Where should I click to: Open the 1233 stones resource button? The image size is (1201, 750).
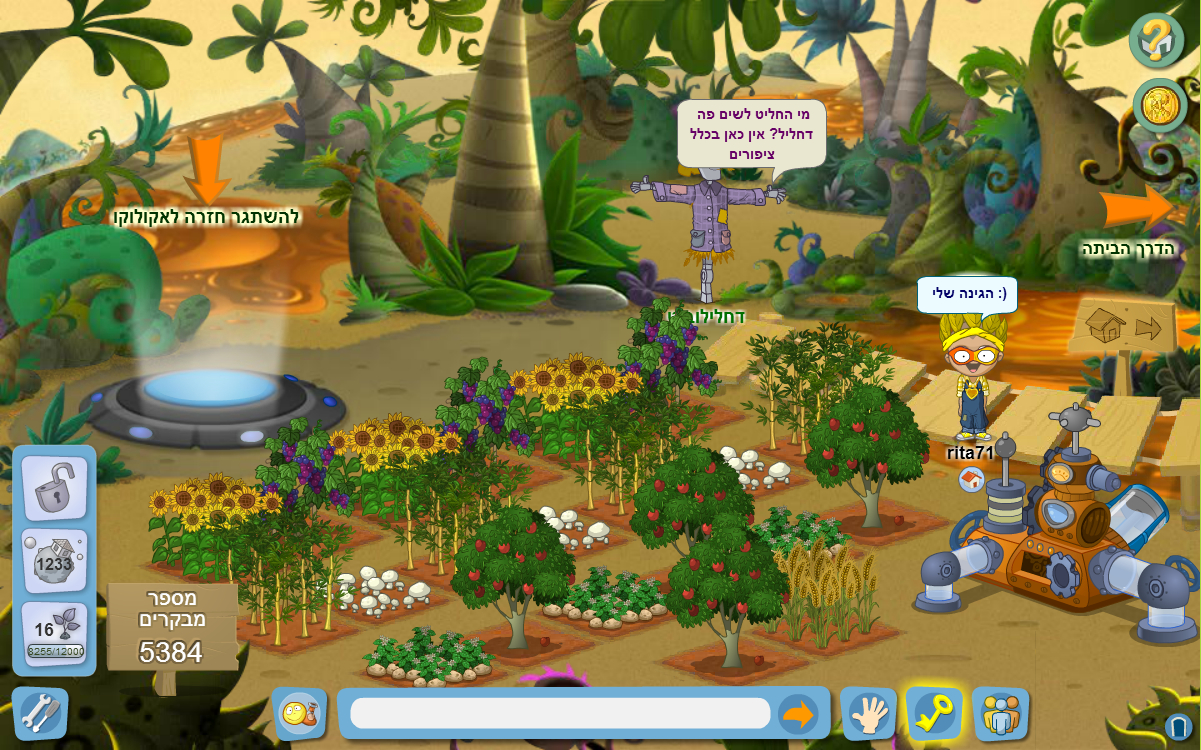point(54,560)
